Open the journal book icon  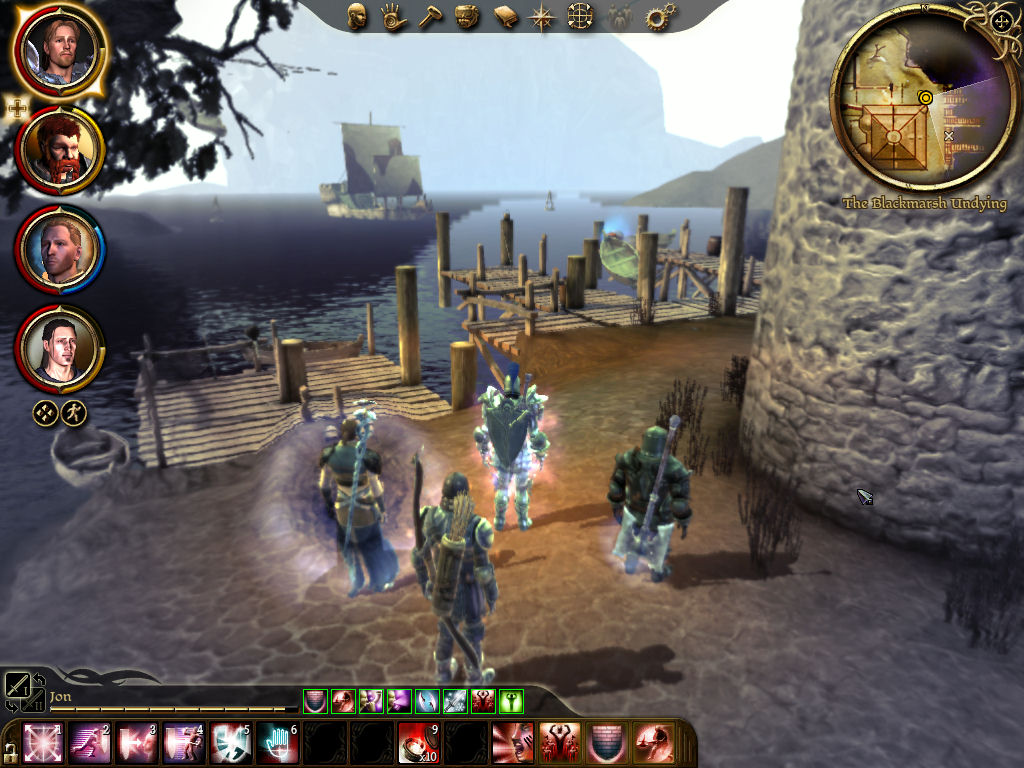click(505, 17)
